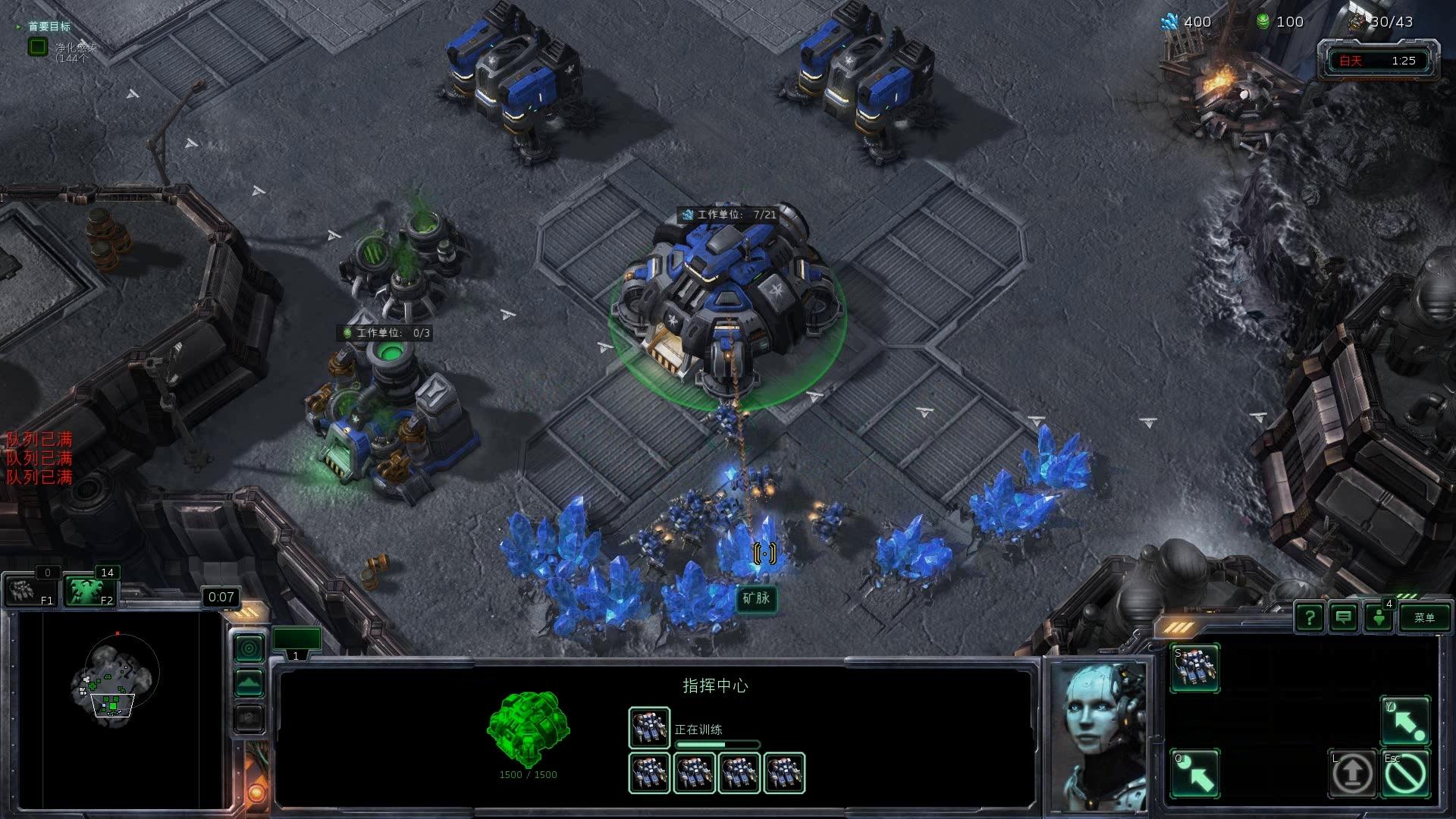Click the Command Center wireframe
The image size is (1456, 819).
tap(528, 728)
